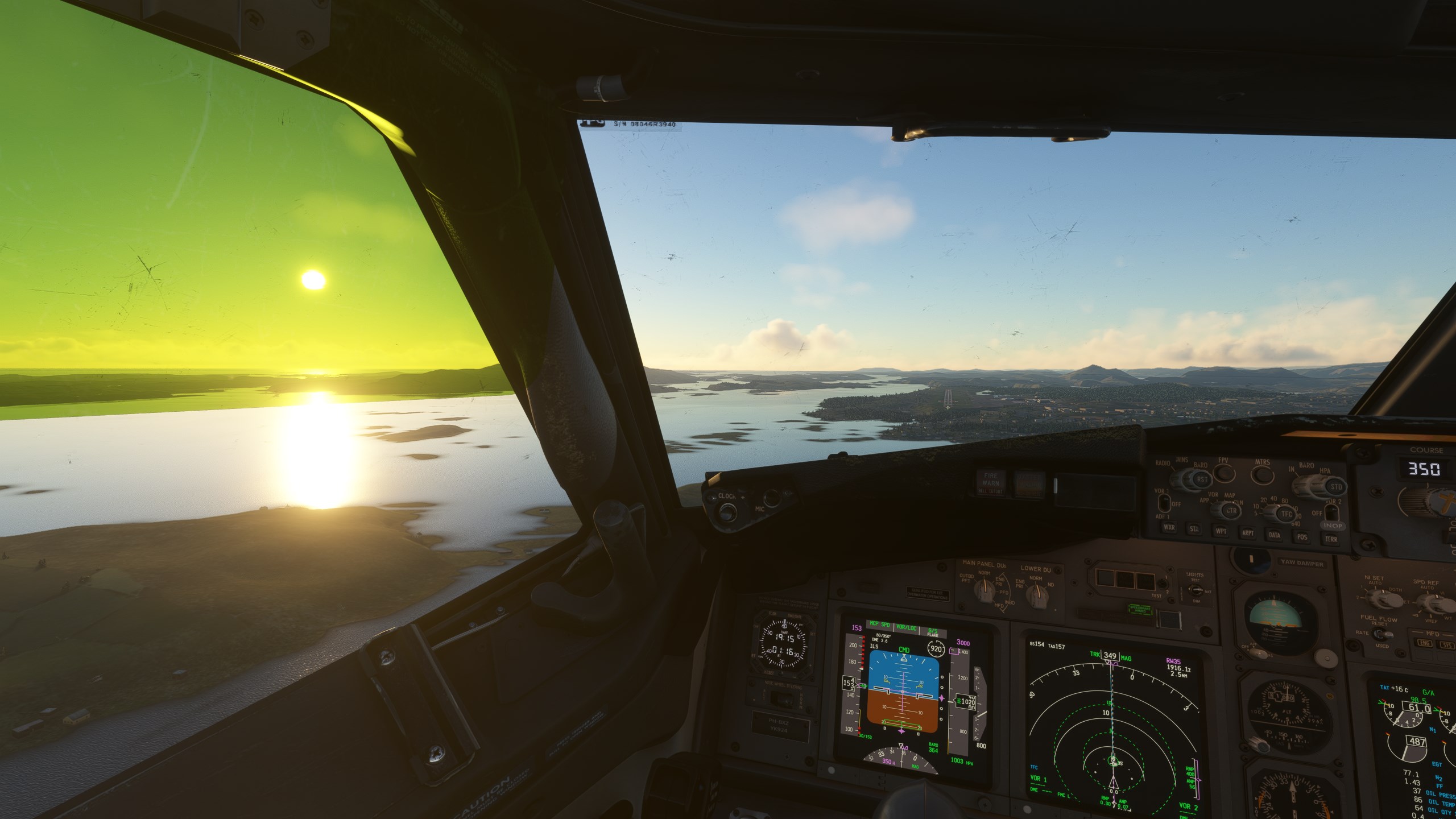
Task: Toggle the WXR weather radar button
Action: [x=1170, y=527]
